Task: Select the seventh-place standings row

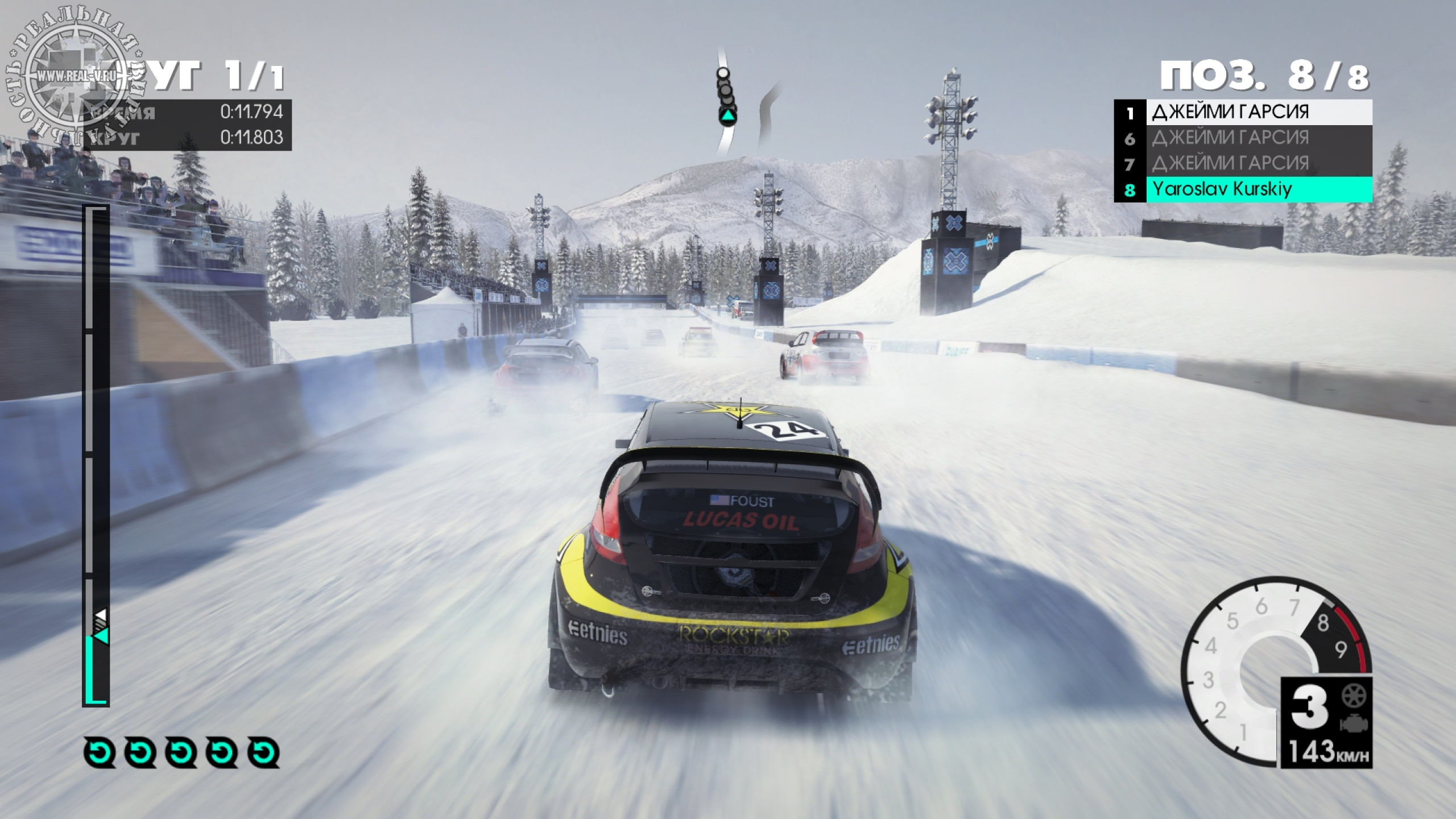Action: (1243, 164)
